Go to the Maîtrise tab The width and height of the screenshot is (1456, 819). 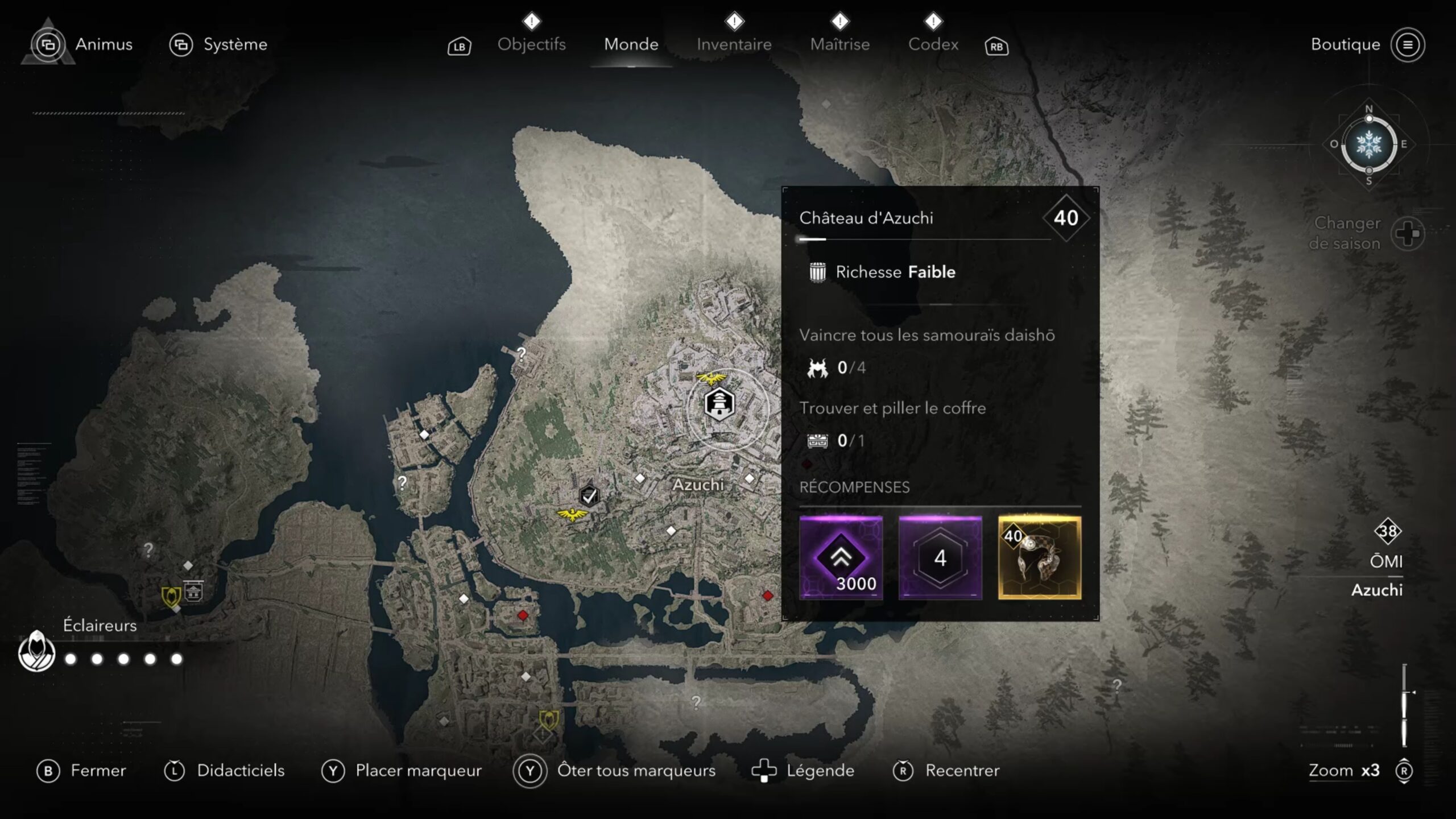[x=839, y=44]
